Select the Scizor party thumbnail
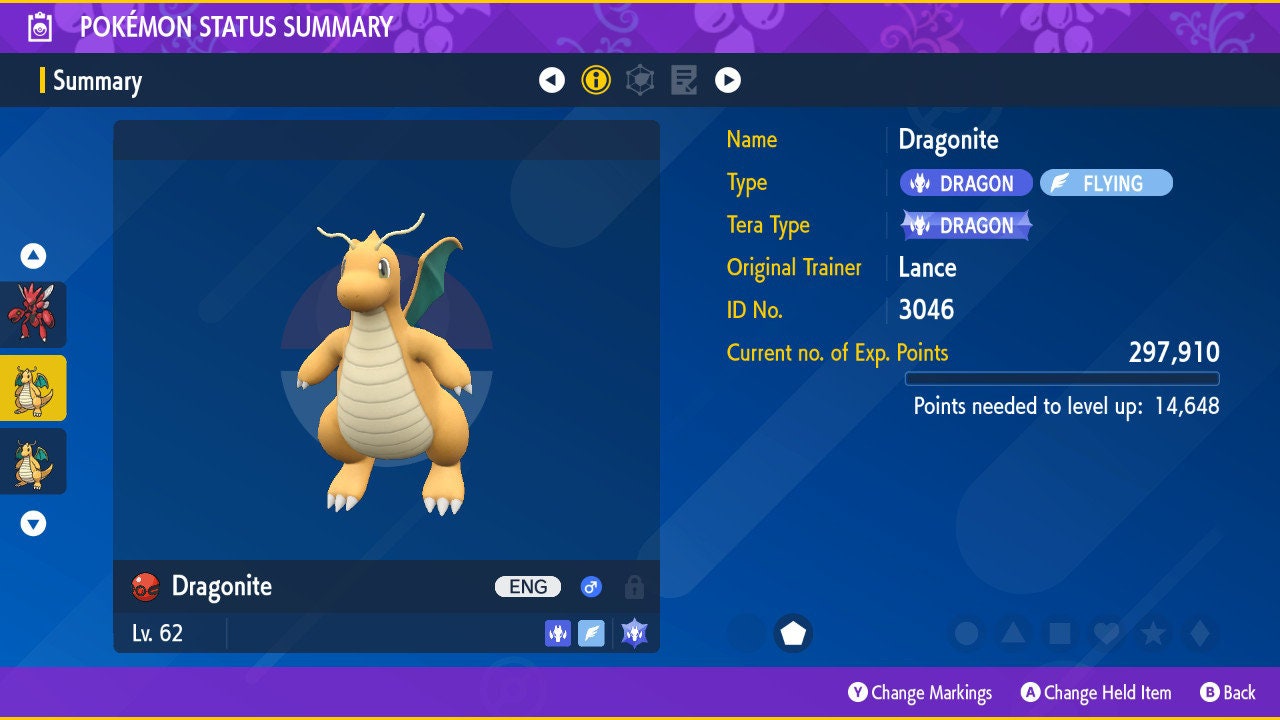Image resolution: width=1280 pixels, height=720 pixels. [x=33, y=314]
